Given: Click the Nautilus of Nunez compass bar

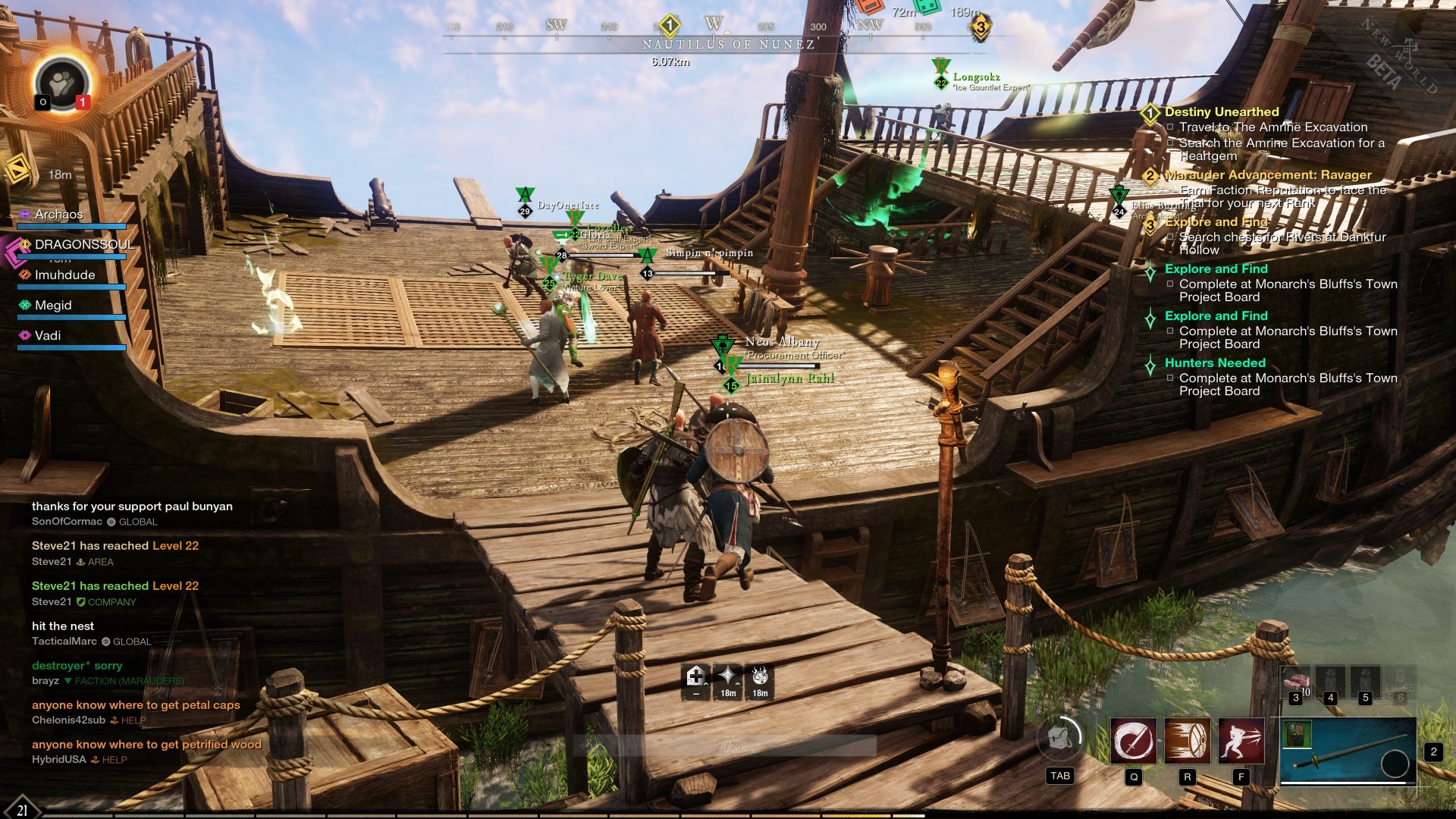Looking at the screenshot, I should pos(728,44).
